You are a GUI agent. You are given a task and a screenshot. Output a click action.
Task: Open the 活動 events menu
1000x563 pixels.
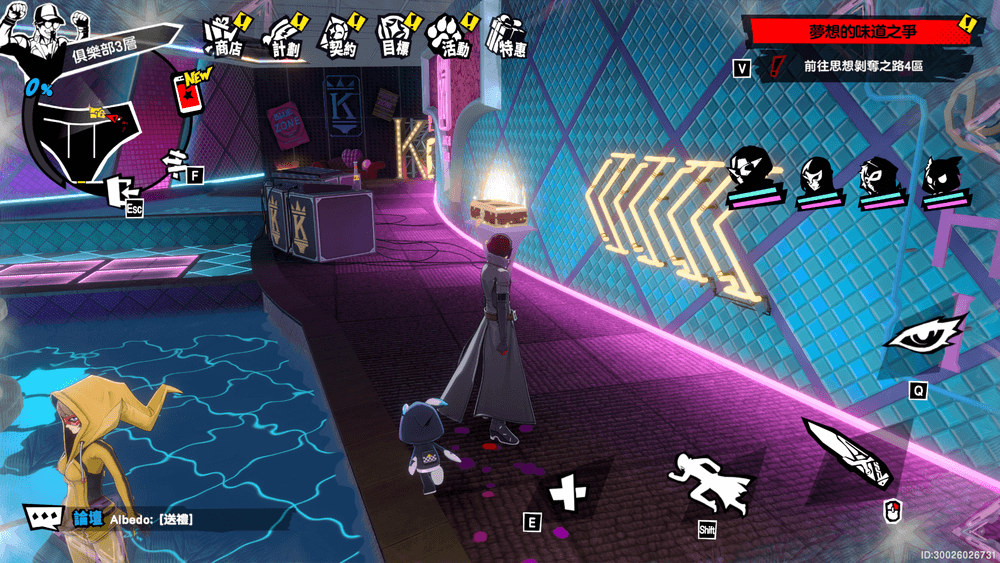(x=450, y=37)
